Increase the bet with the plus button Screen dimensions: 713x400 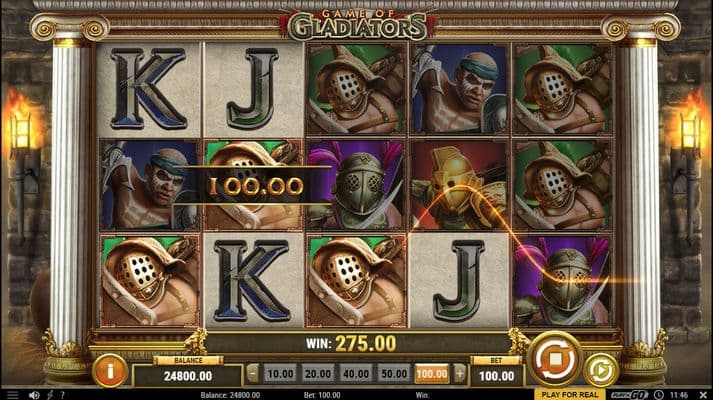(460, 373)
